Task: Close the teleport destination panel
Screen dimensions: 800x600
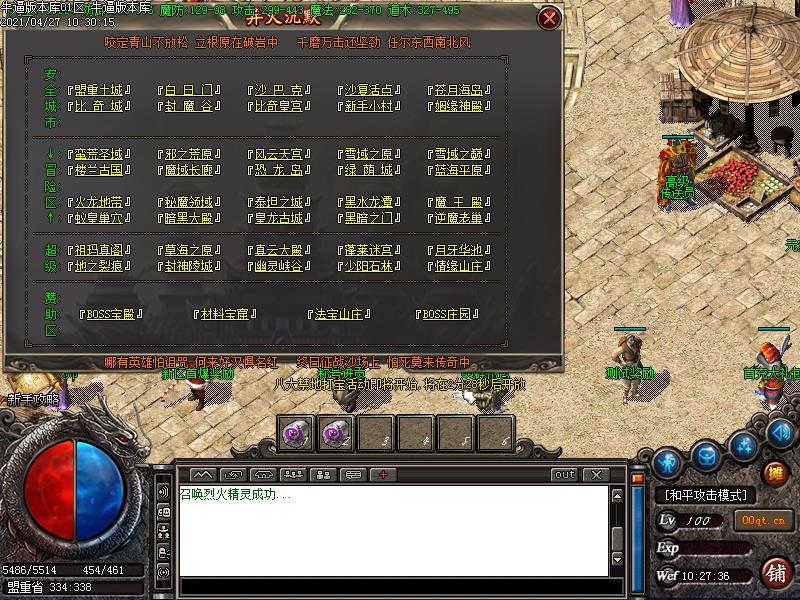Action: pyautogui.click(x=548, y=19)
